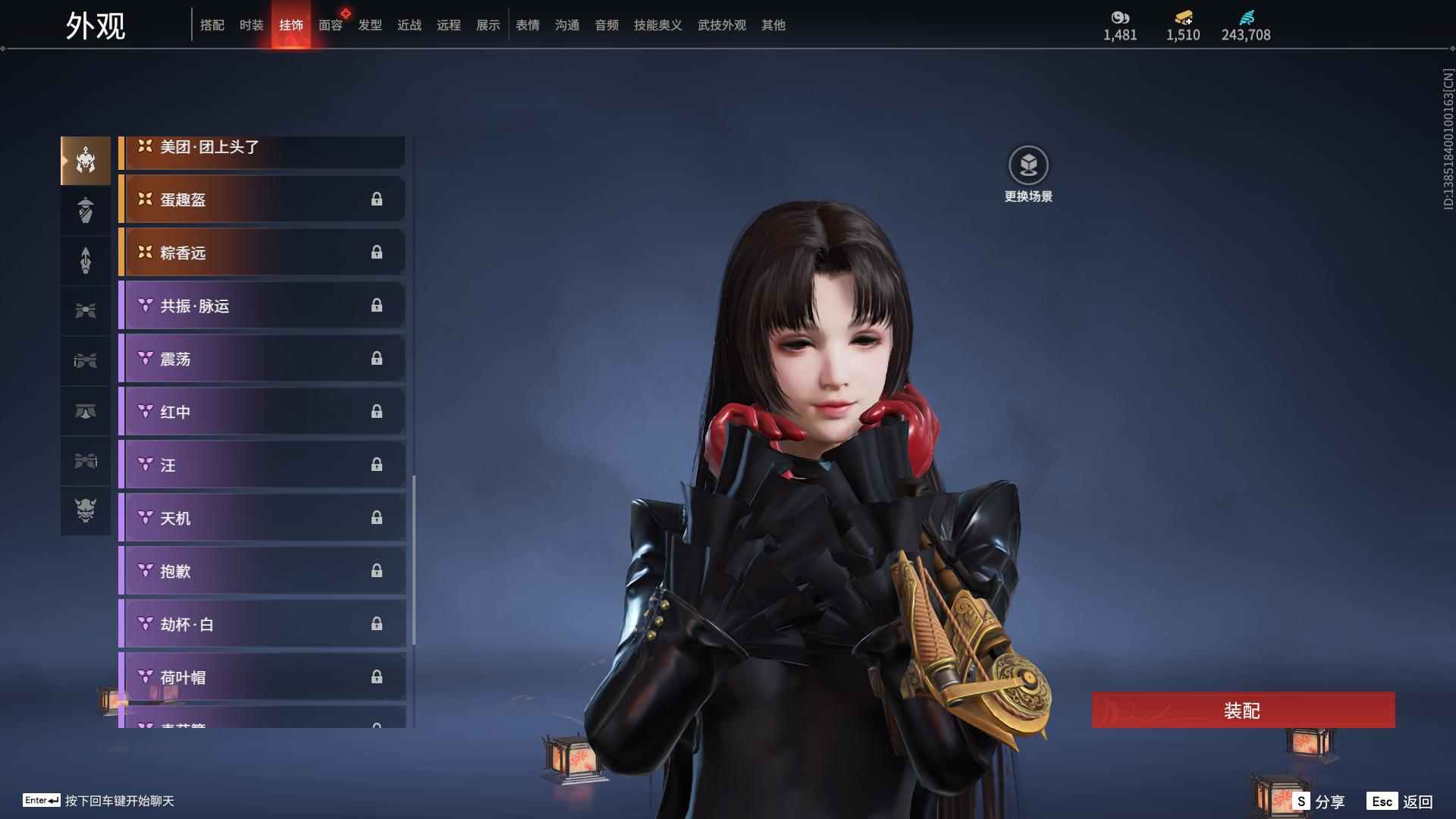1456x819 pixels.
Task: Open the skirt ornament category icon
Action: pos(85,410)
